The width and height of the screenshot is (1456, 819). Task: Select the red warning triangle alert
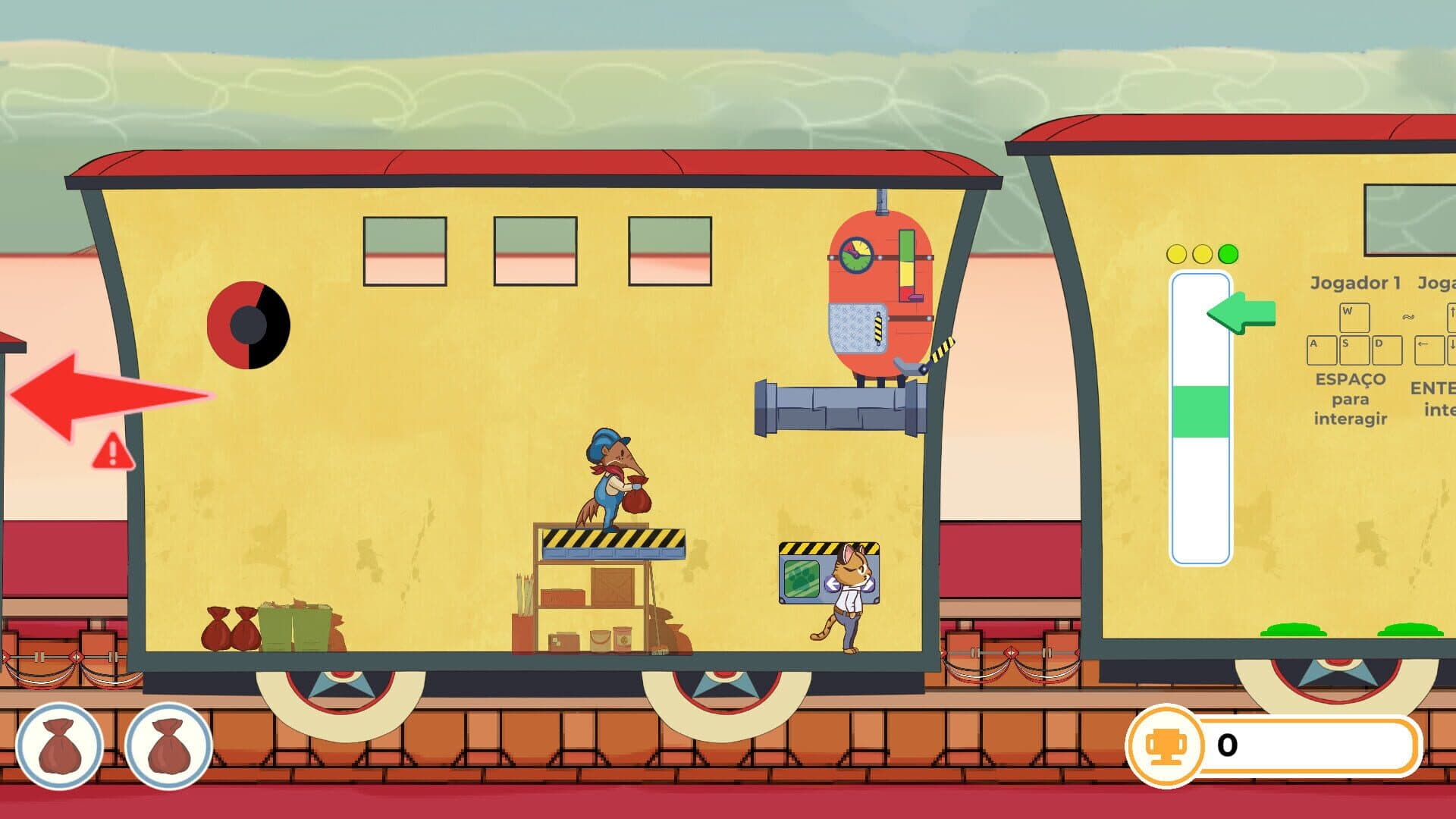click(x=112, y=452)
